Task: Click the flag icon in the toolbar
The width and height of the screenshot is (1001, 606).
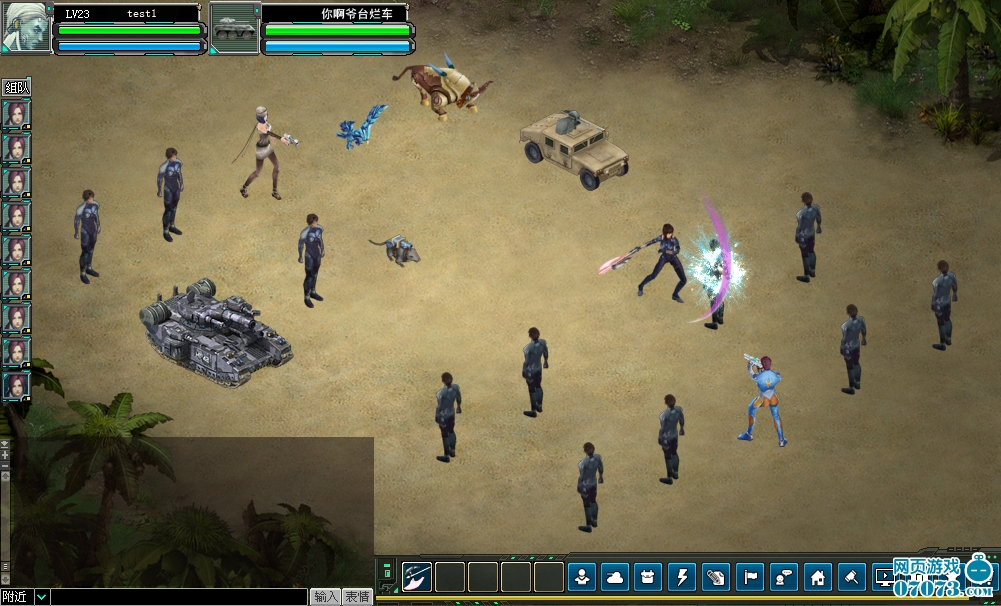Action: tap(750, 577)
